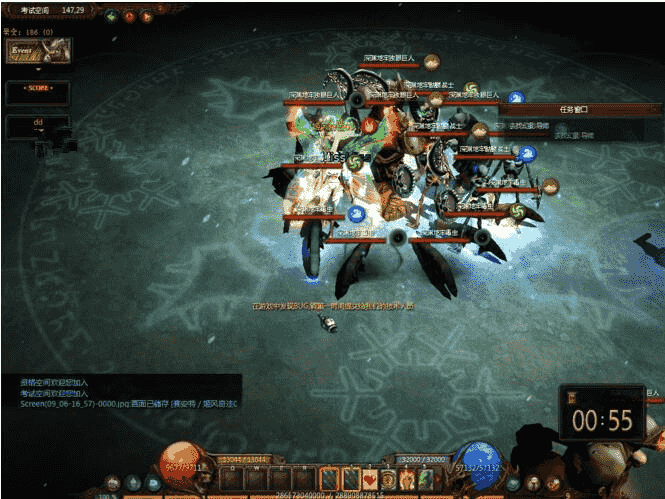Click the orange right-arrow button in top bar
The height and width of the screenshot is (499, 665).
click(x=147, y=16)
